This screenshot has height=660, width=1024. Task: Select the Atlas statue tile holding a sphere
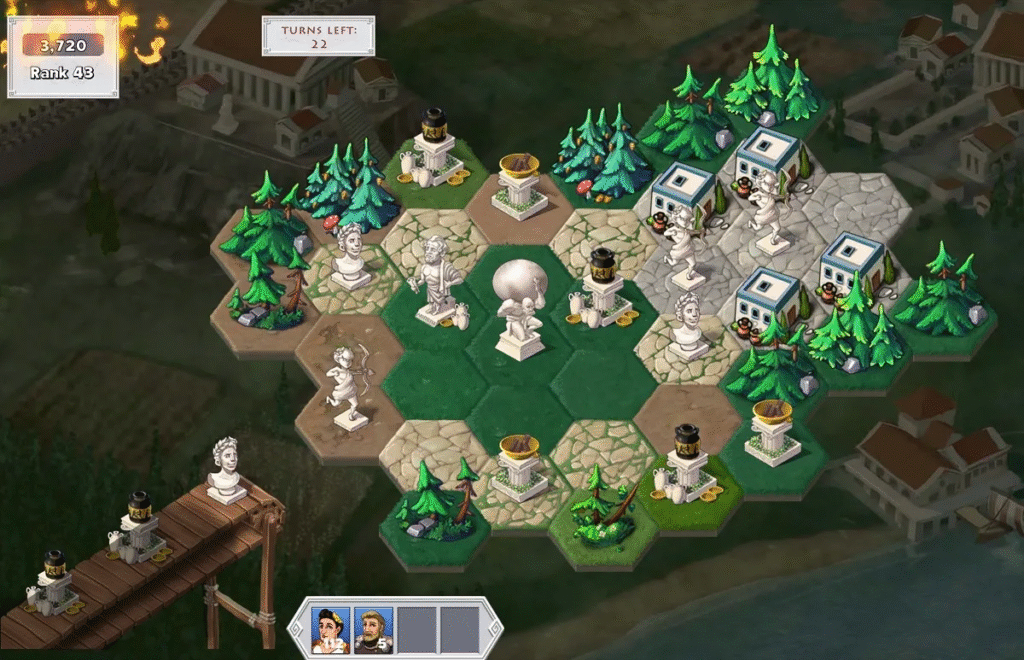coord(520,310)
